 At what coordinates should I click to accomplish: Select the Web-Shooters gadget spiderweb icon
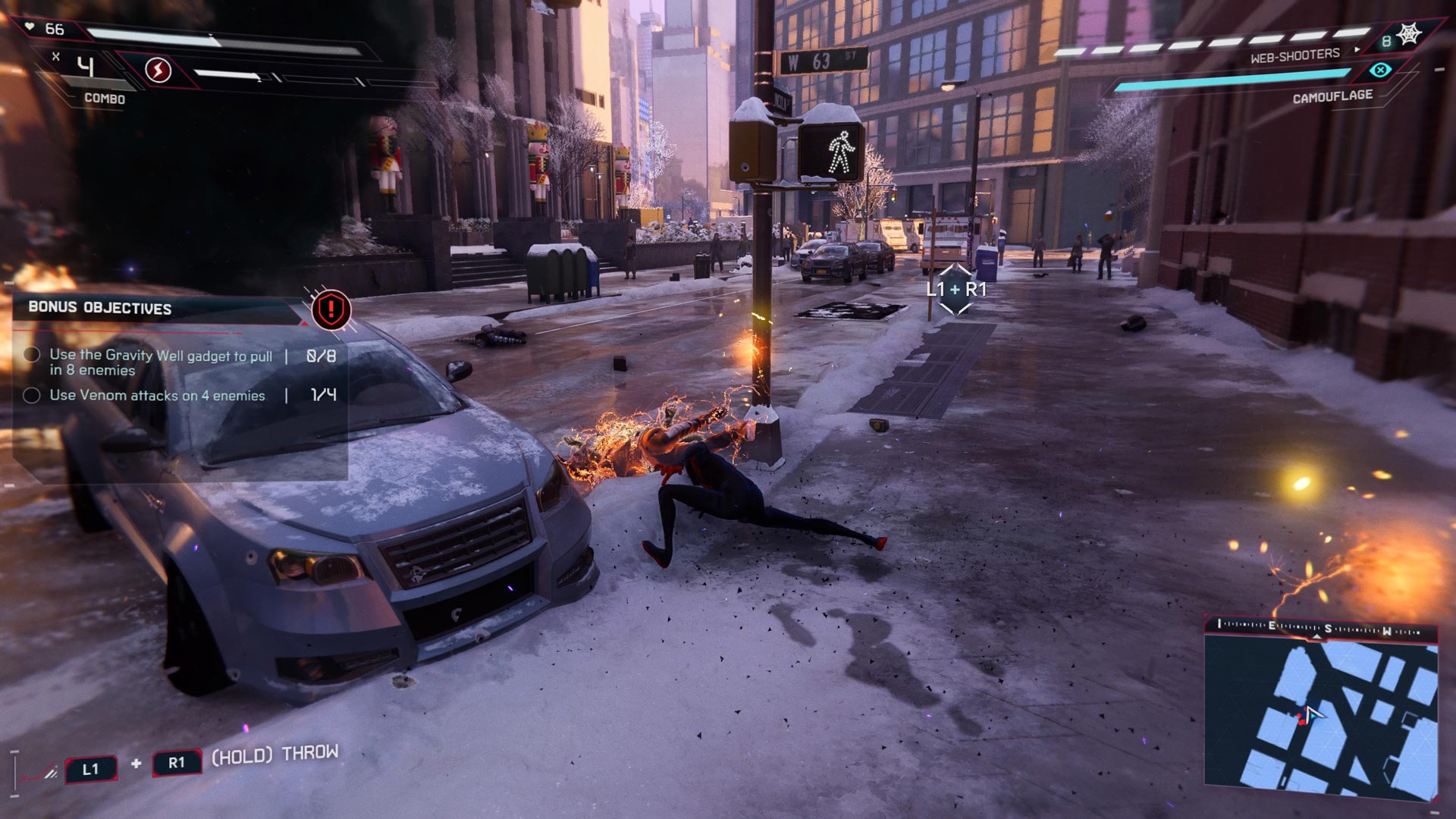(x=1409, y=35)
